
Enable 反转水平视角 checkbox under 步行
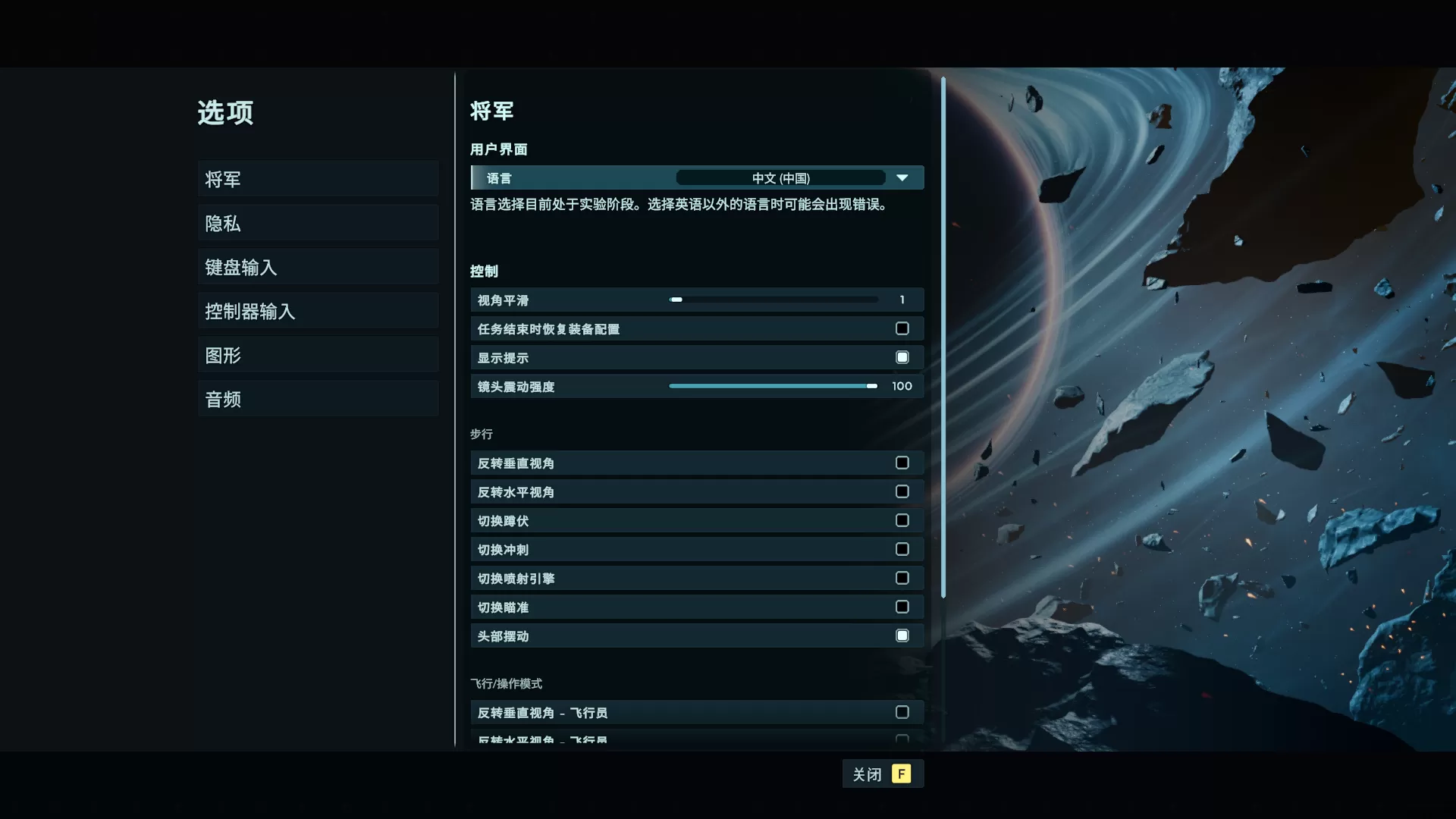pyautogui.click(x=902, y=492)
